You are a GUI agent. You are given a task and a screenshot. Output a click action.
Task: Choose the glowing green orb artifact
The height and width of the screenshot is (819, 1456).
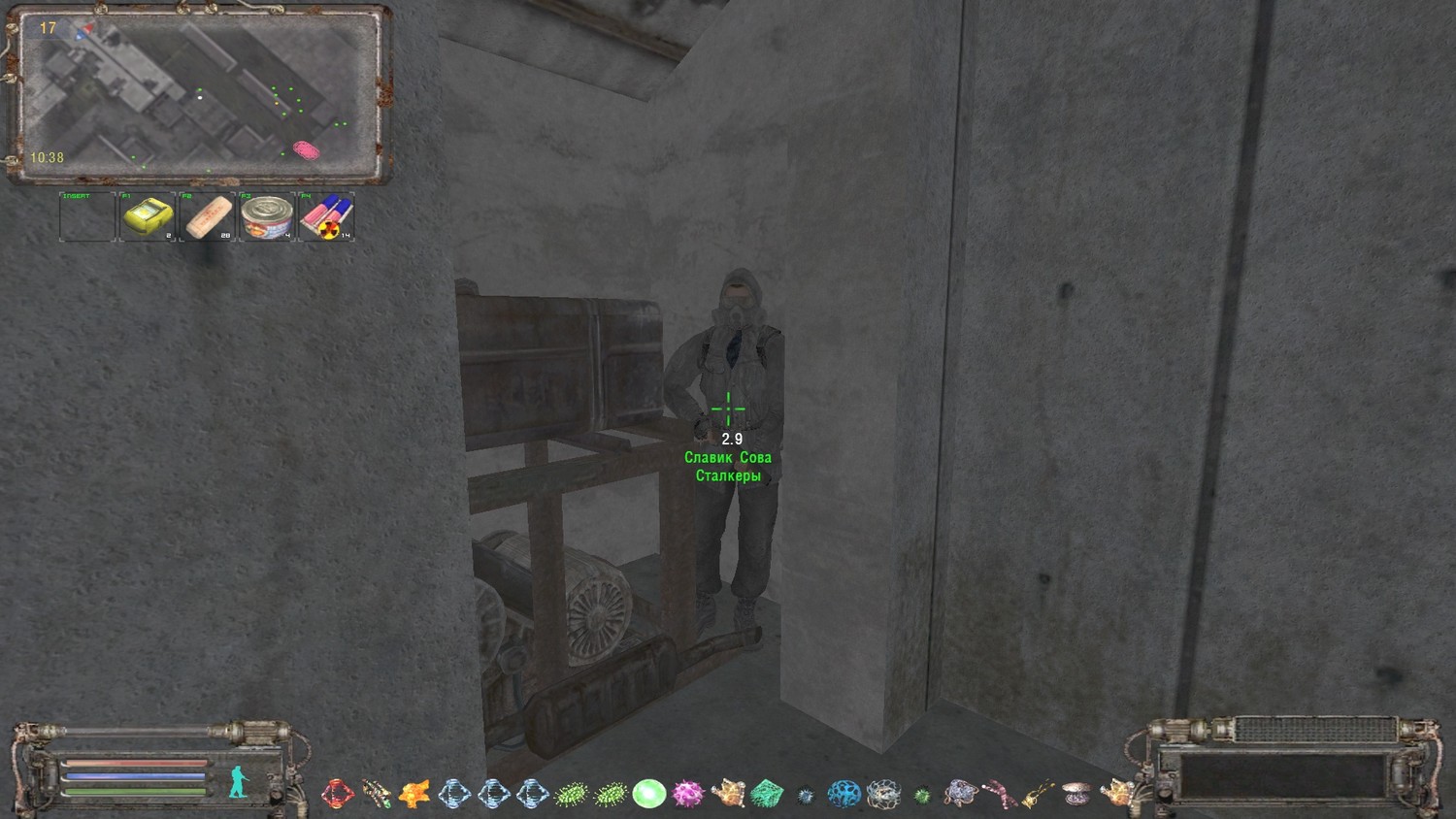(648, 794)
